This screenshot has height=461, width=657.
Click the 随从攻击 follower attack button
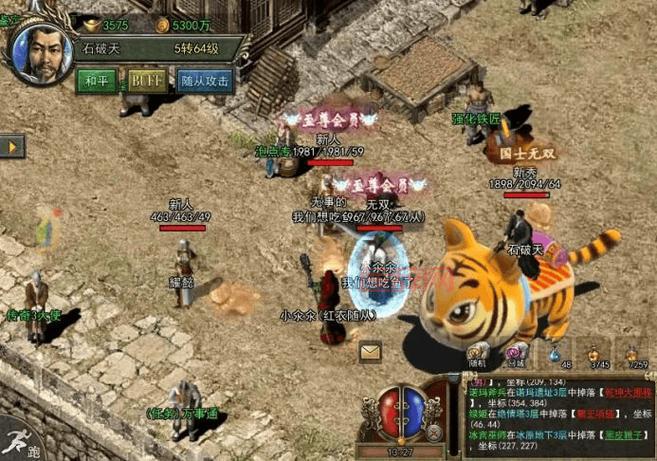pyautogui.click(x=205, y=80)
